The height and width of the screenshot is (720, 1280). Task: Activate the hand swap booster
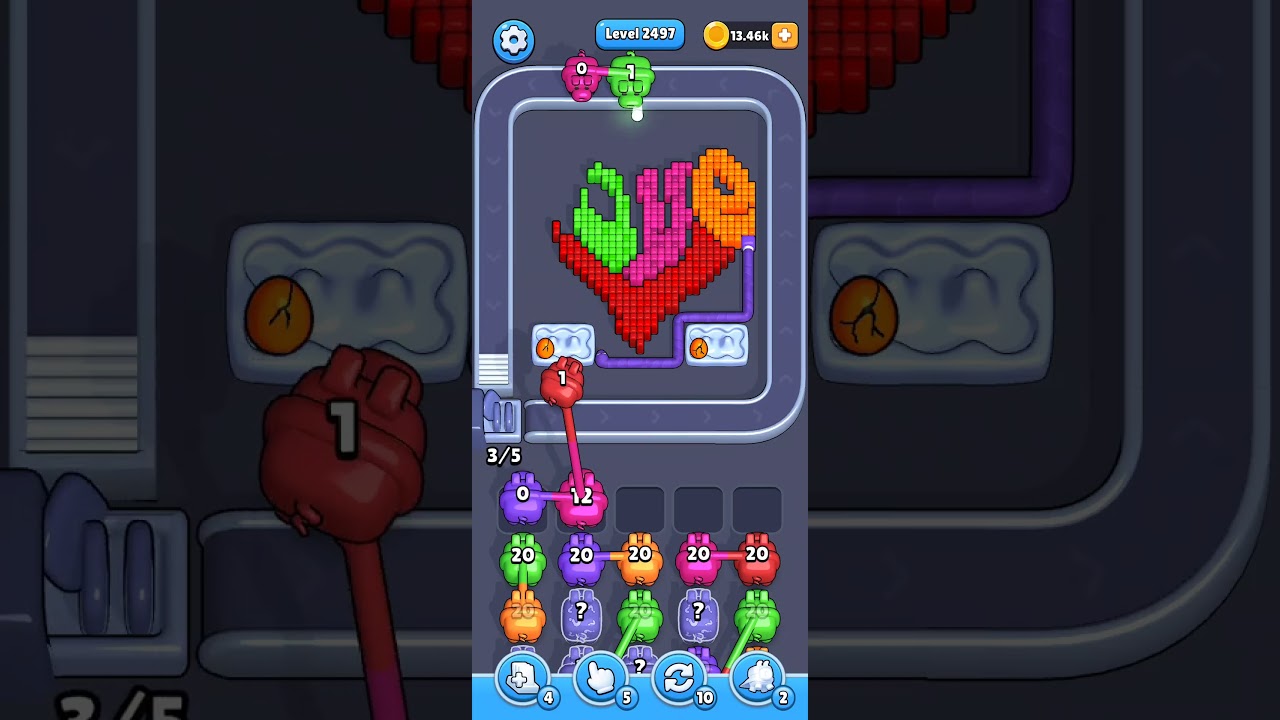coord(601,678)
